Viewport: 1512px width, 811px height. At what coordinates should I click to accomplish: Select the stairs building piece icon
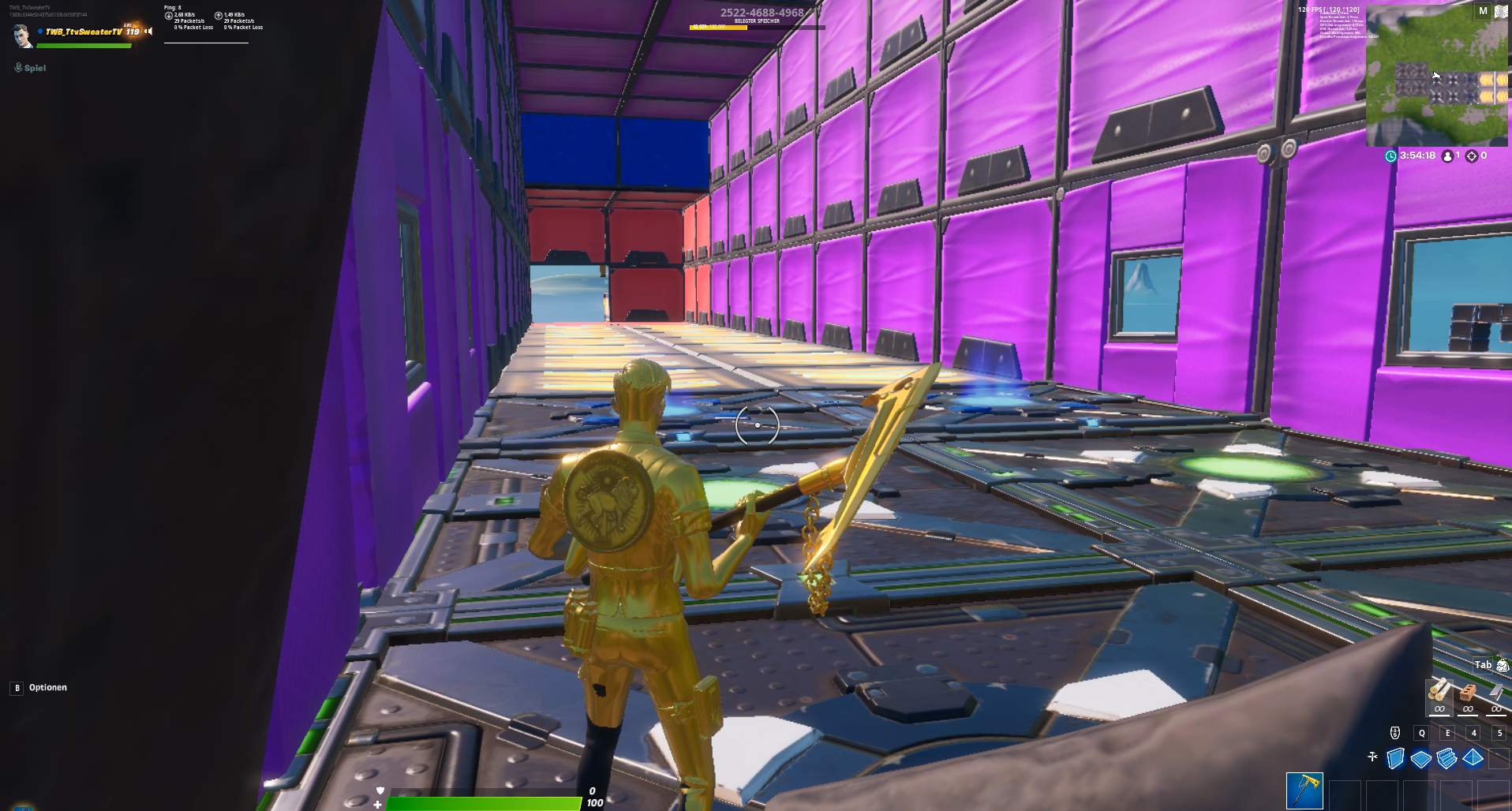[x=1446, y=758]
